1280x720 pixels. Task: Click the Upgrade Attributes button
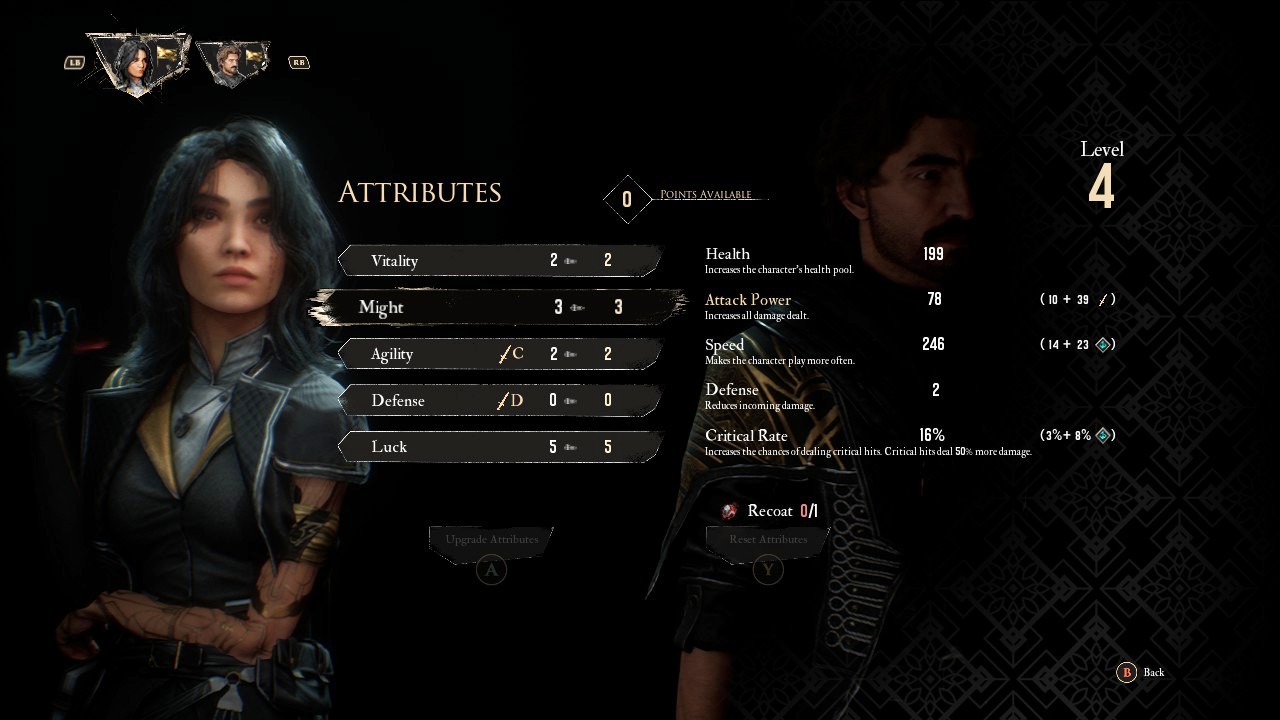[x=491, y=540]
